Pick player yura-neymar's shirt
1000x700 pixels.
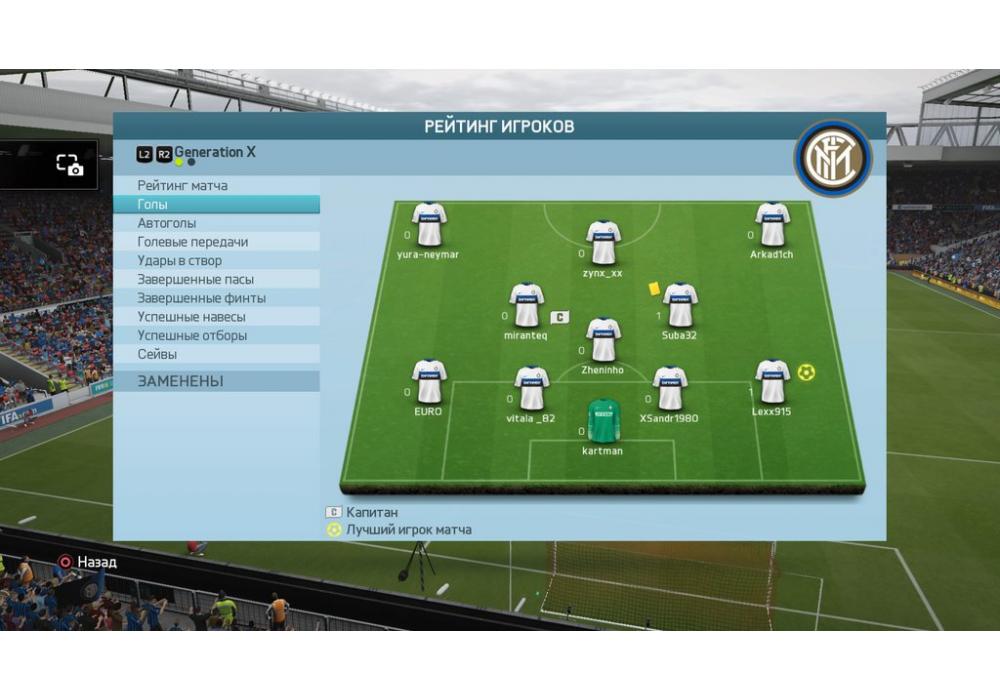click(429, 225)
